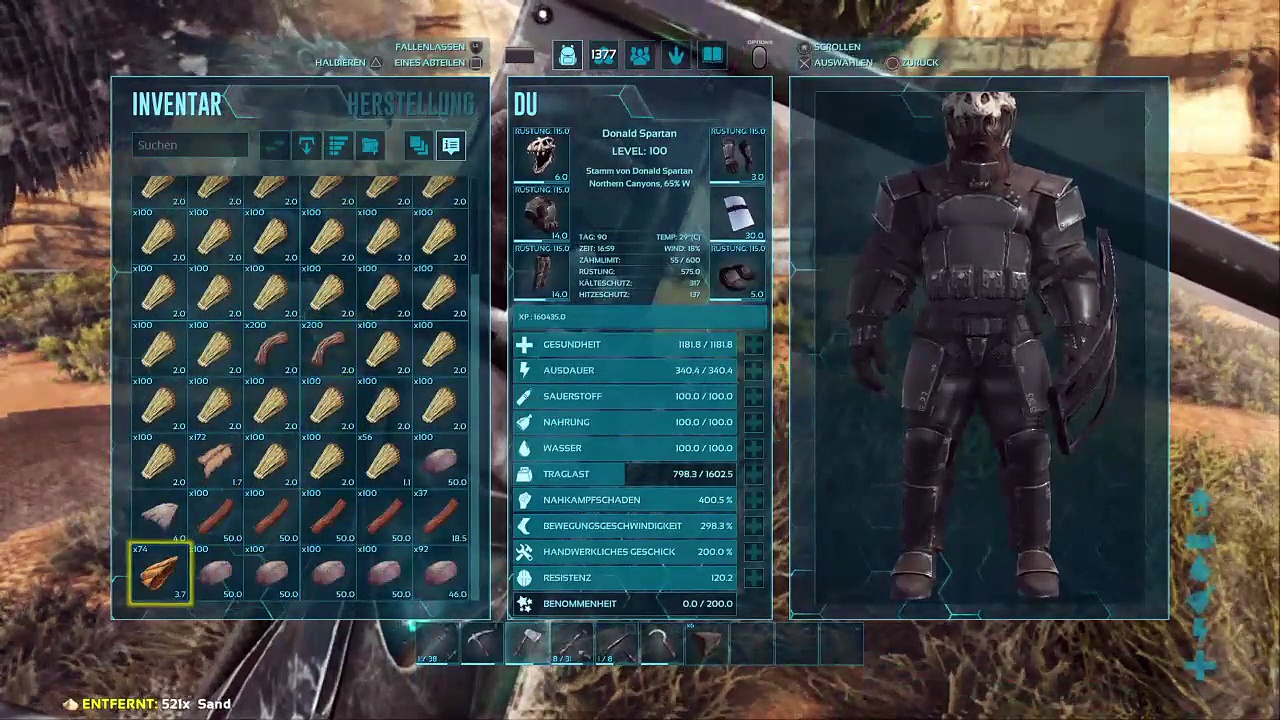Toggle the item tooltip info button
Viewport: 1280px width, 720px height.
click(x=451, y=146)
